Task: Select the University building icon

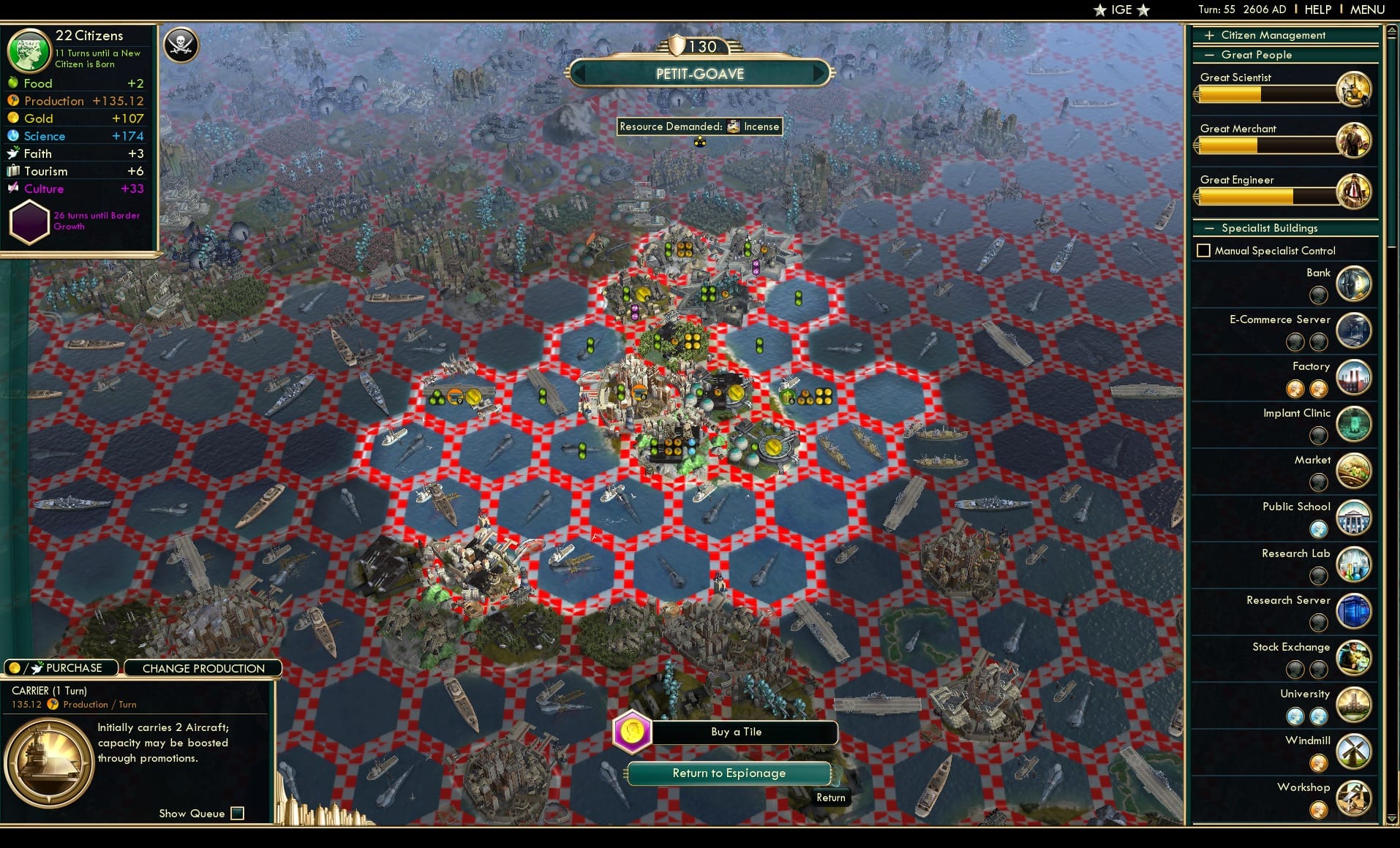Action: [x=1354, y=705]
